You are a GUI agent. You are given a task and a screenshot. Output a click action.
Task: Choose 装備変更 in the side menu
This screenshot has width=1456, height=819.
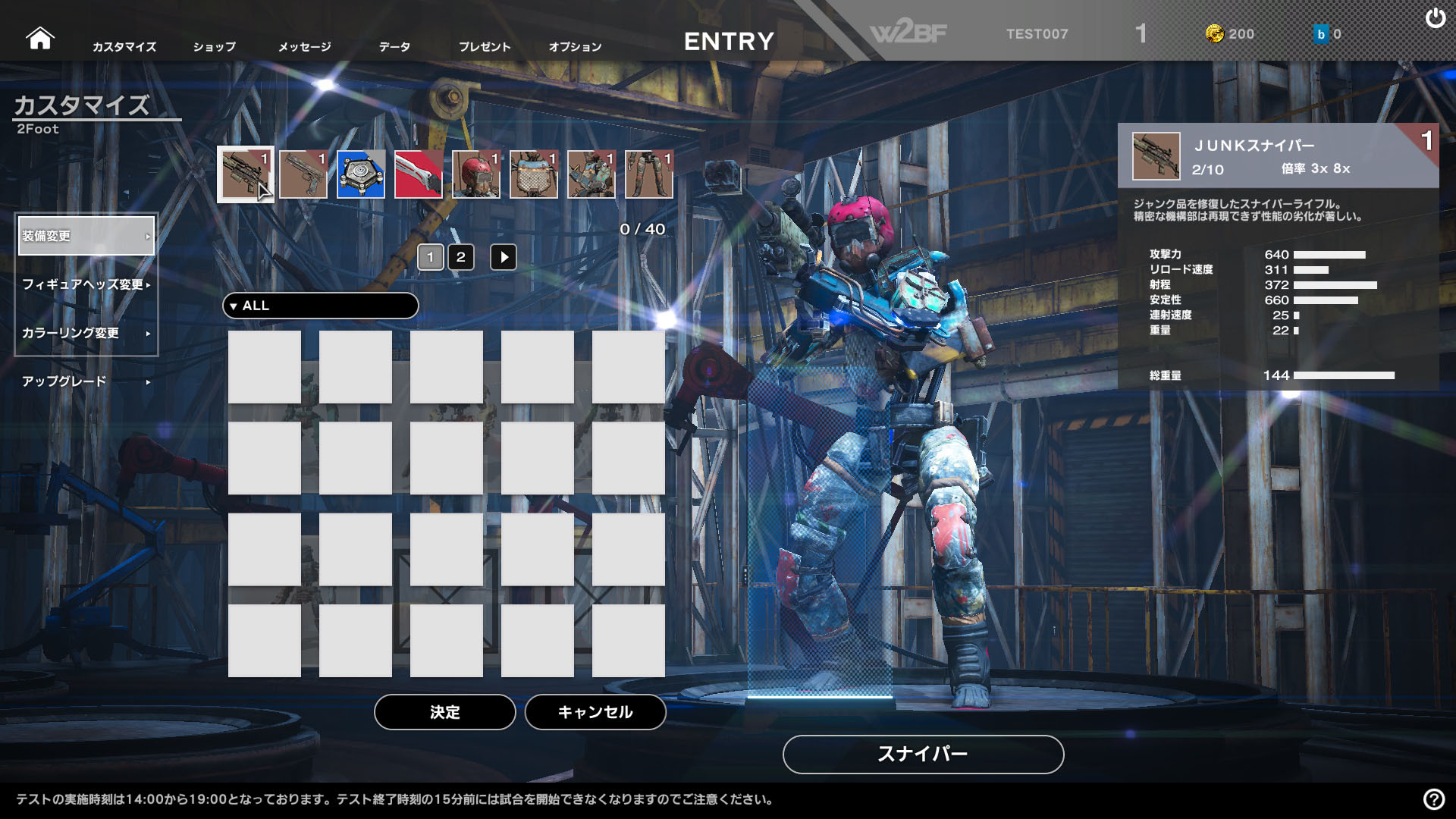tap(86, 236)
